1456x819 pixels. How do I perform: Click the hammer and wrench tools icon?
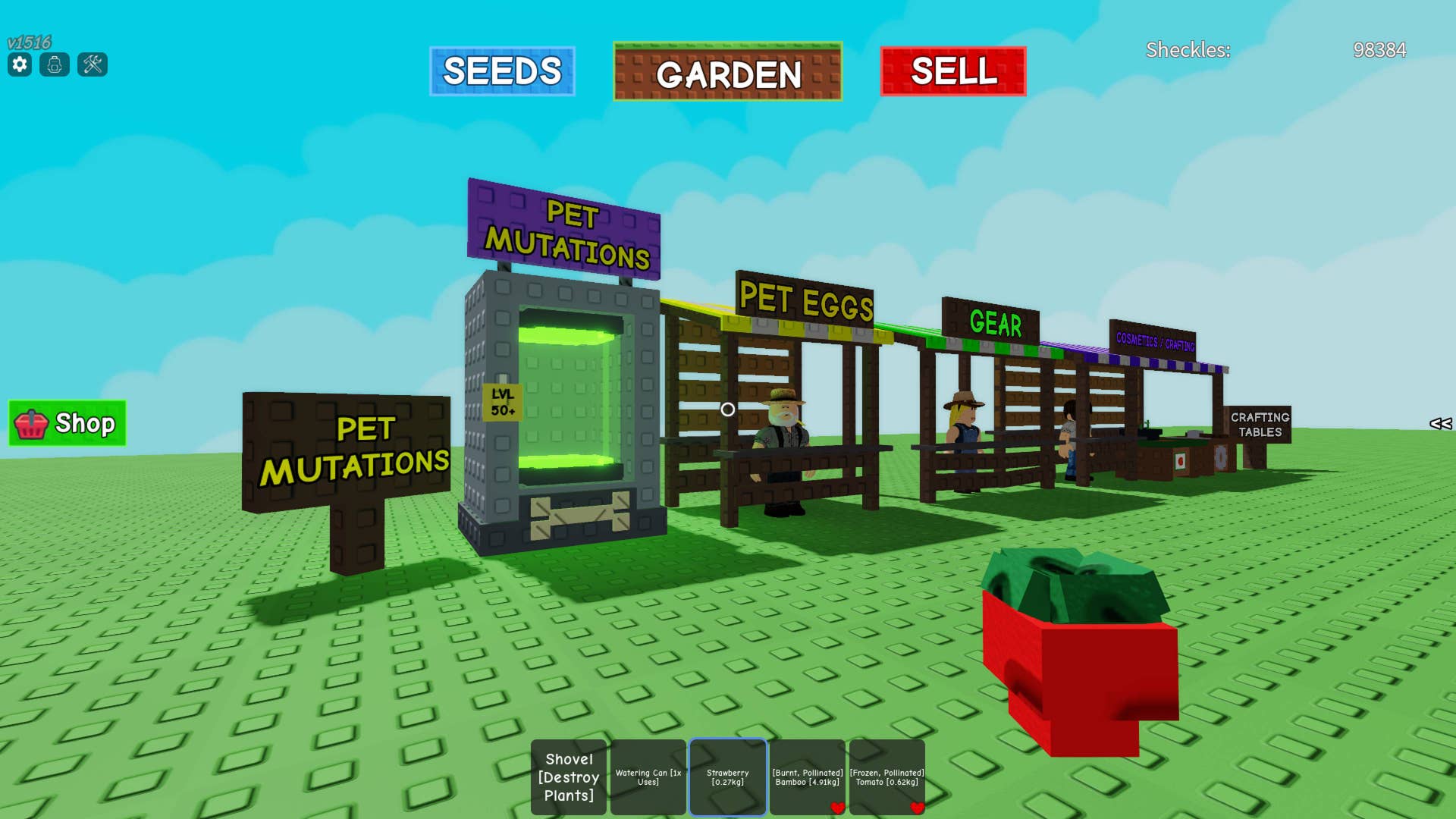click(93, 64)
